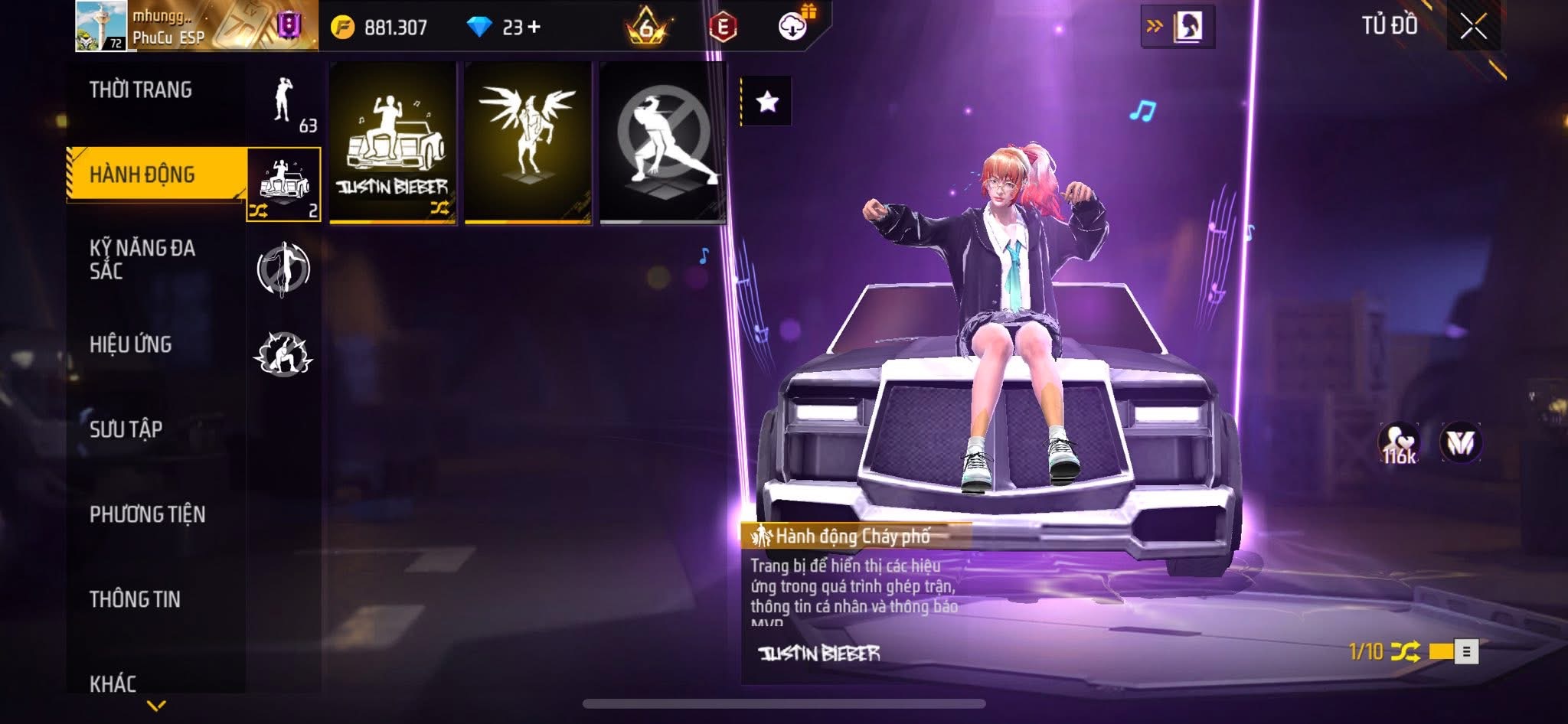Select the Hành Động category
The height and width of the screenshot is (724, 1568).
click(x=142, y=174)
